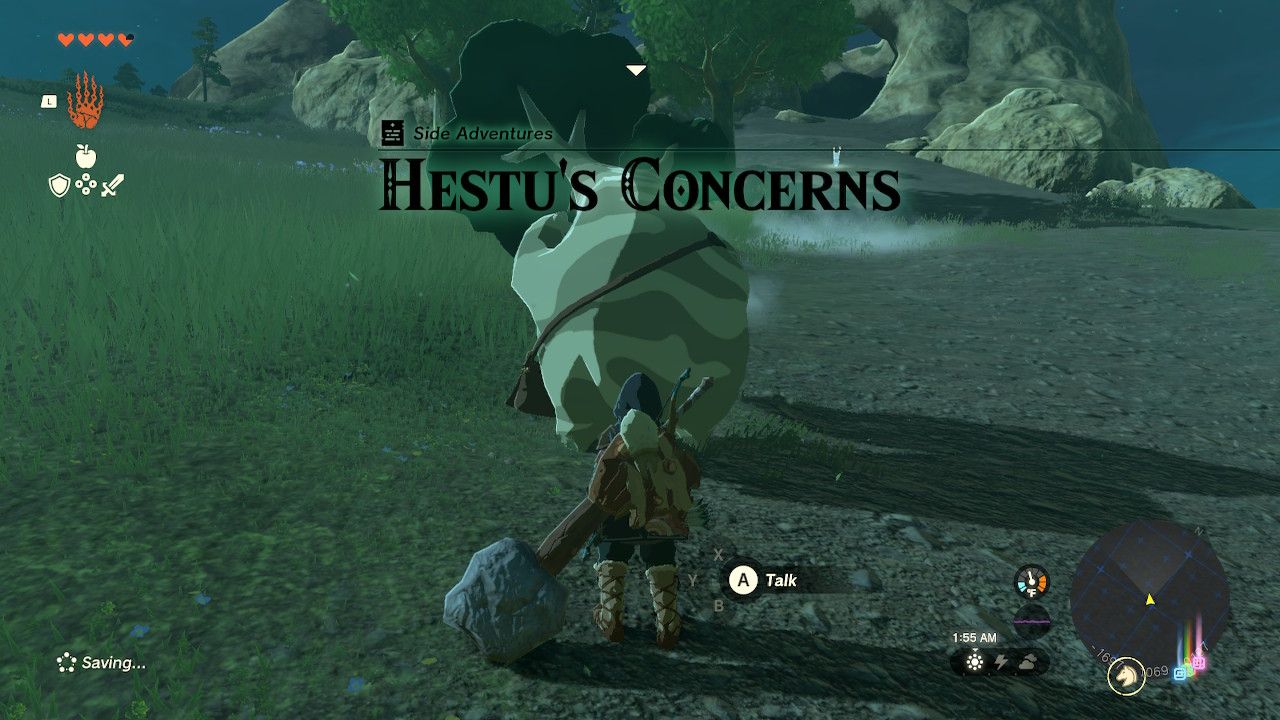Image resolution: width=1280 pixels, height=720 pixels.
Task: Select the sword attack icon
Action: (113, 184)
